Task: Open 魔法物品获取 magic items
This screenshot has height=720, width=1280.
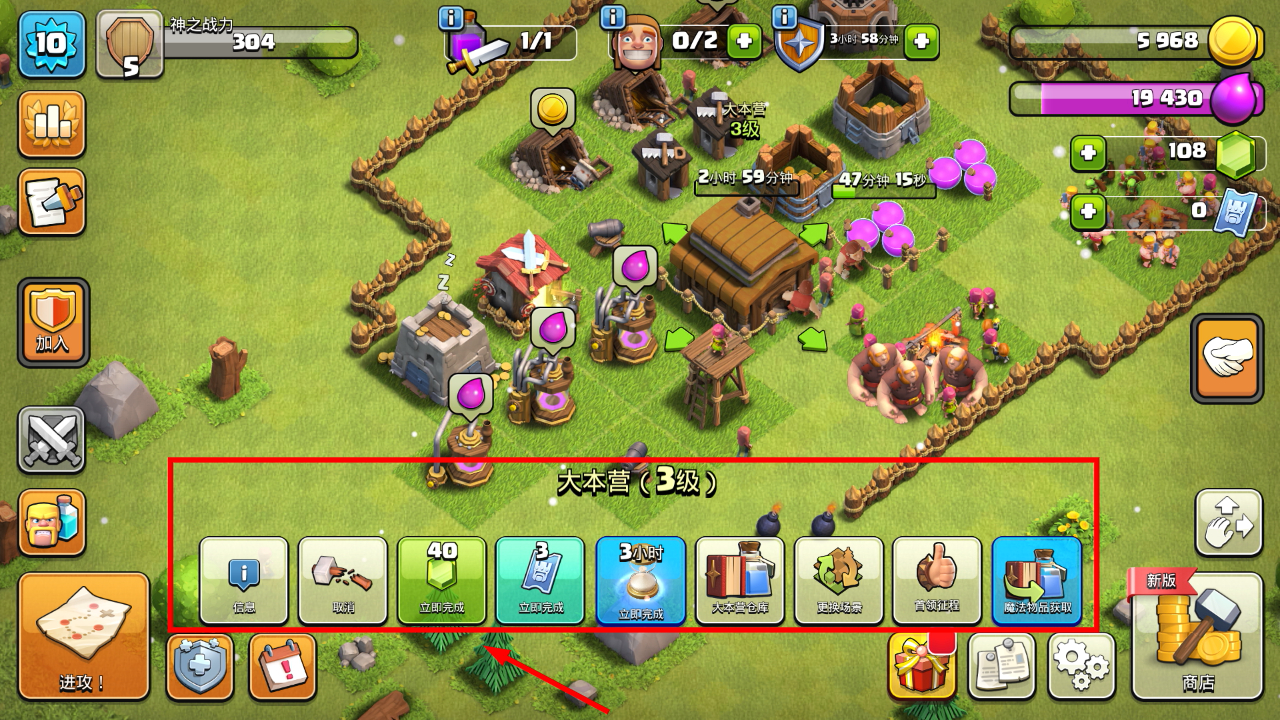Action: [x=1037, y=581]
